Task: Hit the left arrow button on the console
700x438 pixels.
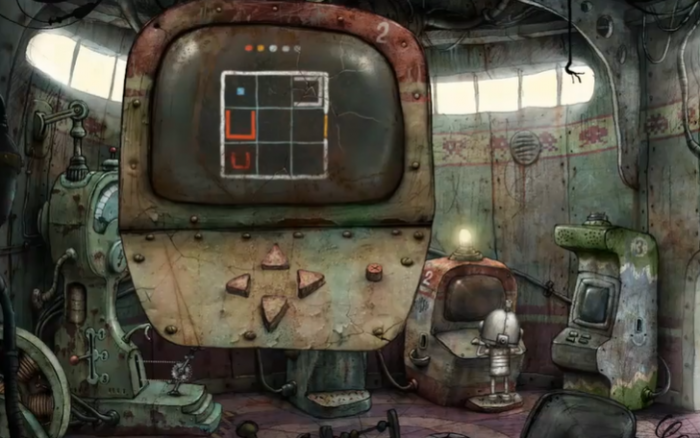Action: (239, 285)
